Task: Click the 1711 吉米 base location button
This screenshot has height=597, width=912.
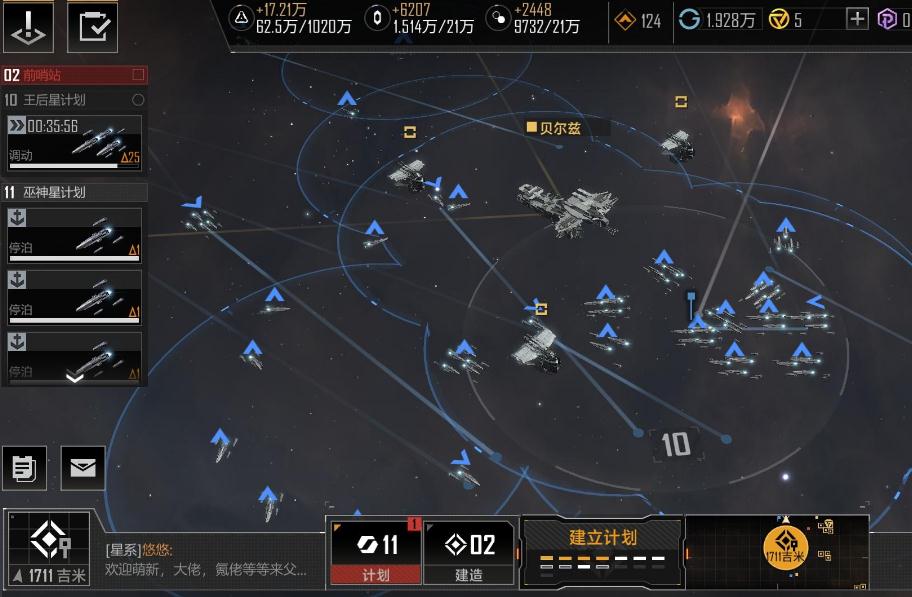Action: tap(47, 549)
